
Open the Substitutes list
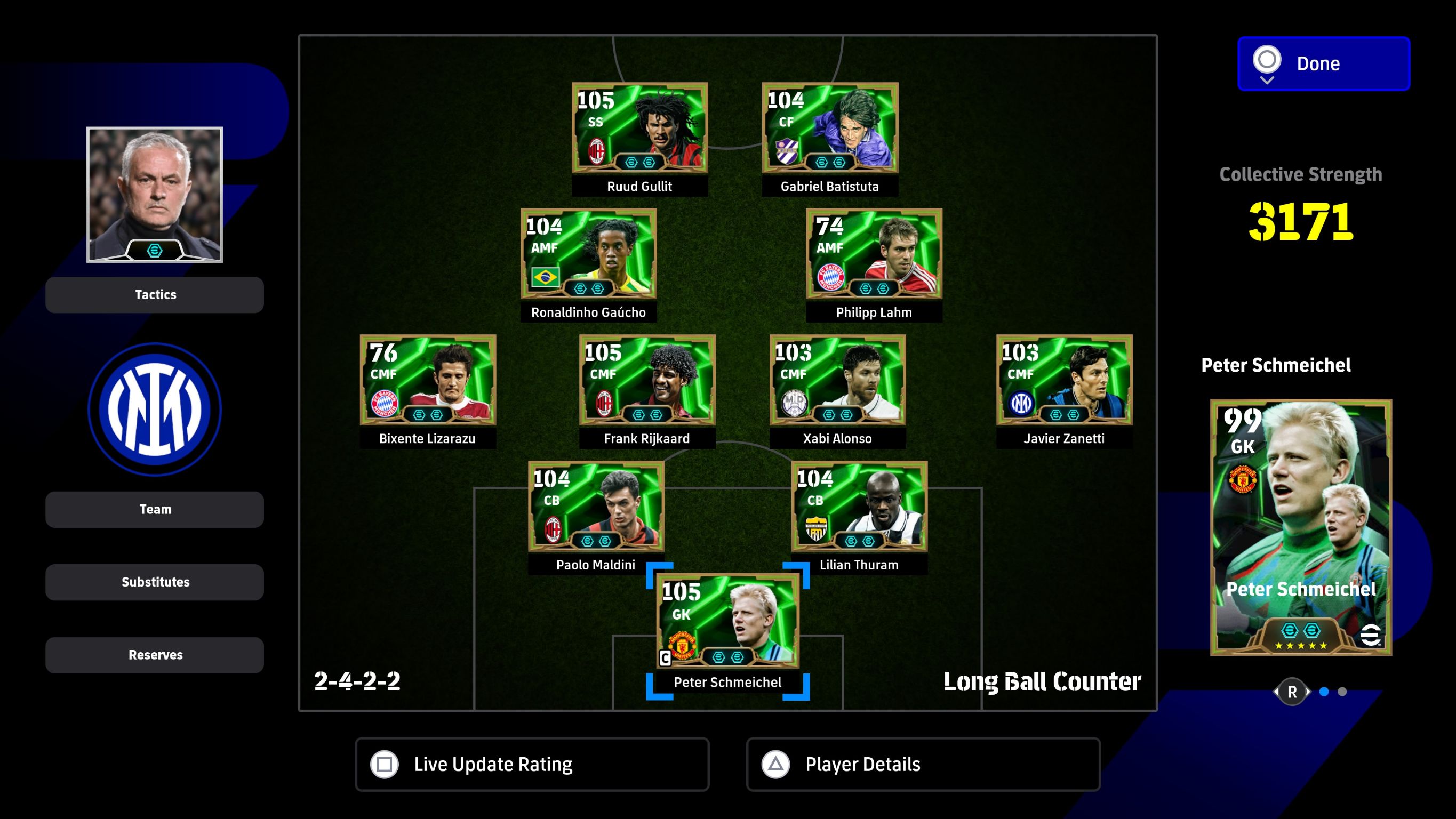154,582
